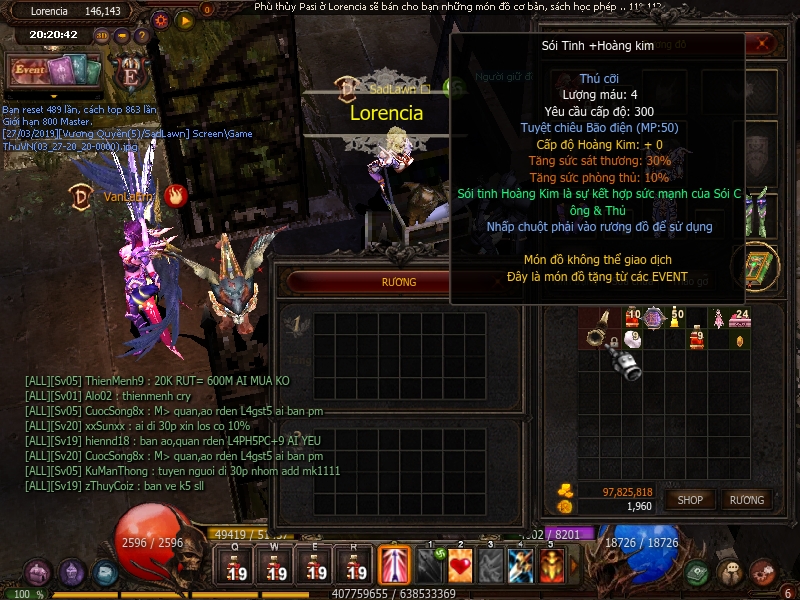Open the SHOP from inventory
Screen dimensions: 800x600
point(690,499)
